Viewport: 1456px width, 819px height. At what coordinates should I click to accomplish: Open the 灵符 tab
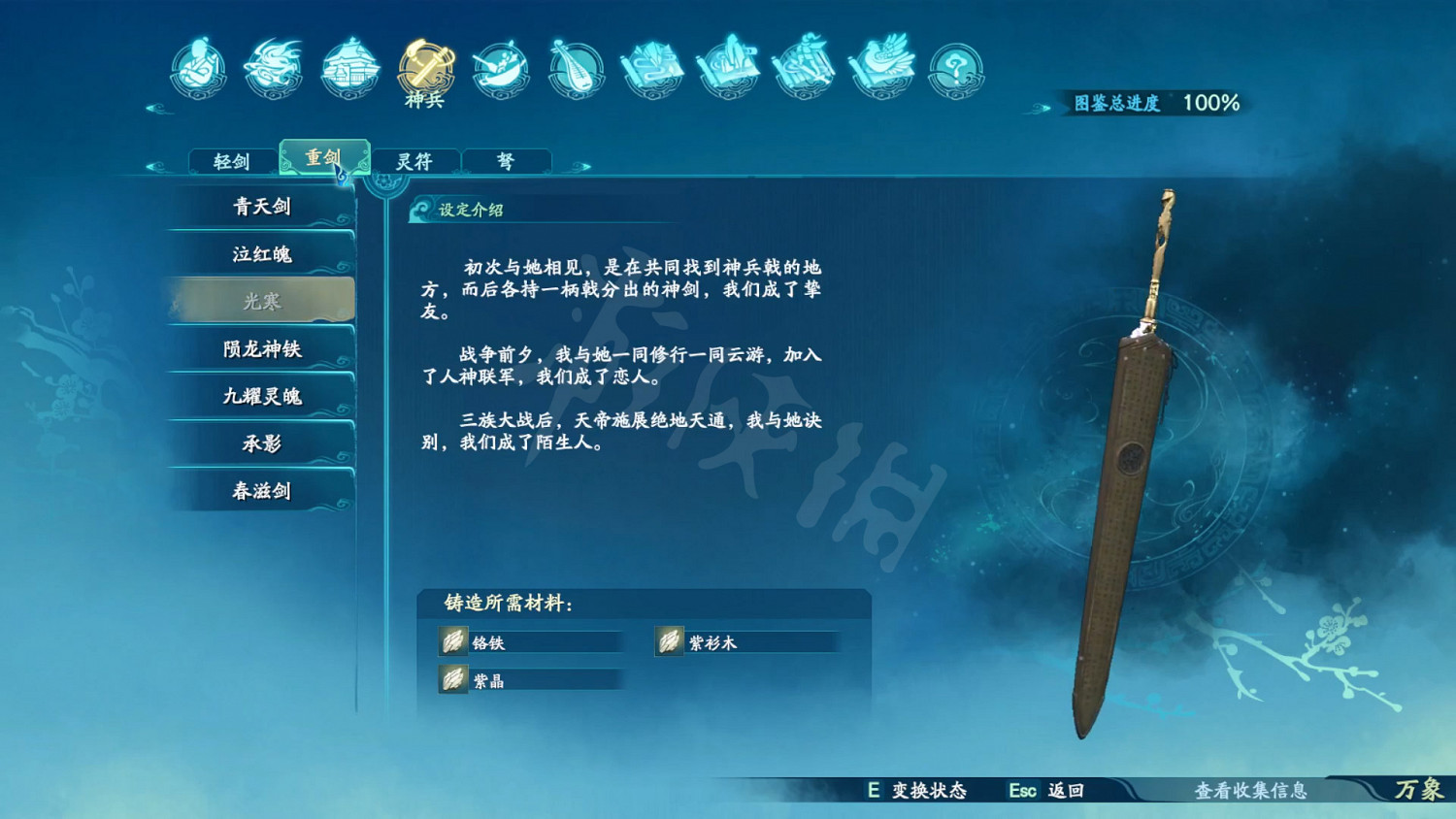click(x=415, y=160)
